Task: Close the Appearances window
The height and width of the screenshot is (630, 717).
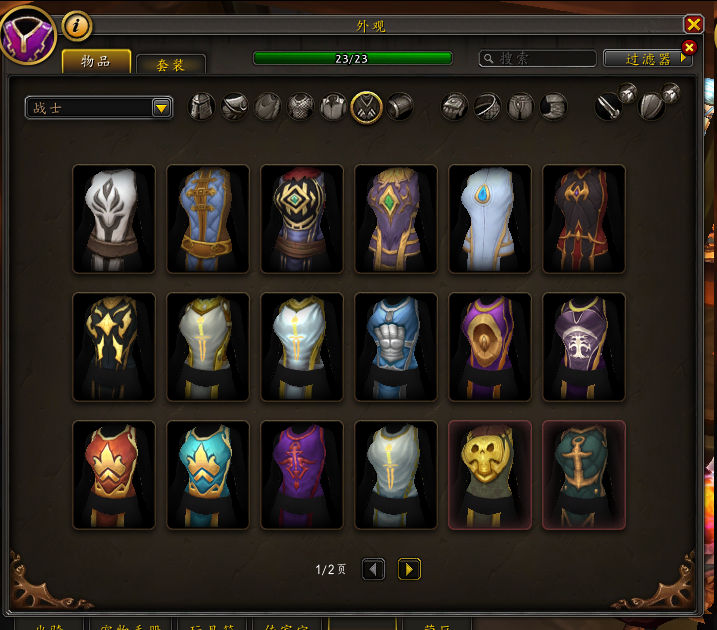Action: (693, 24)
